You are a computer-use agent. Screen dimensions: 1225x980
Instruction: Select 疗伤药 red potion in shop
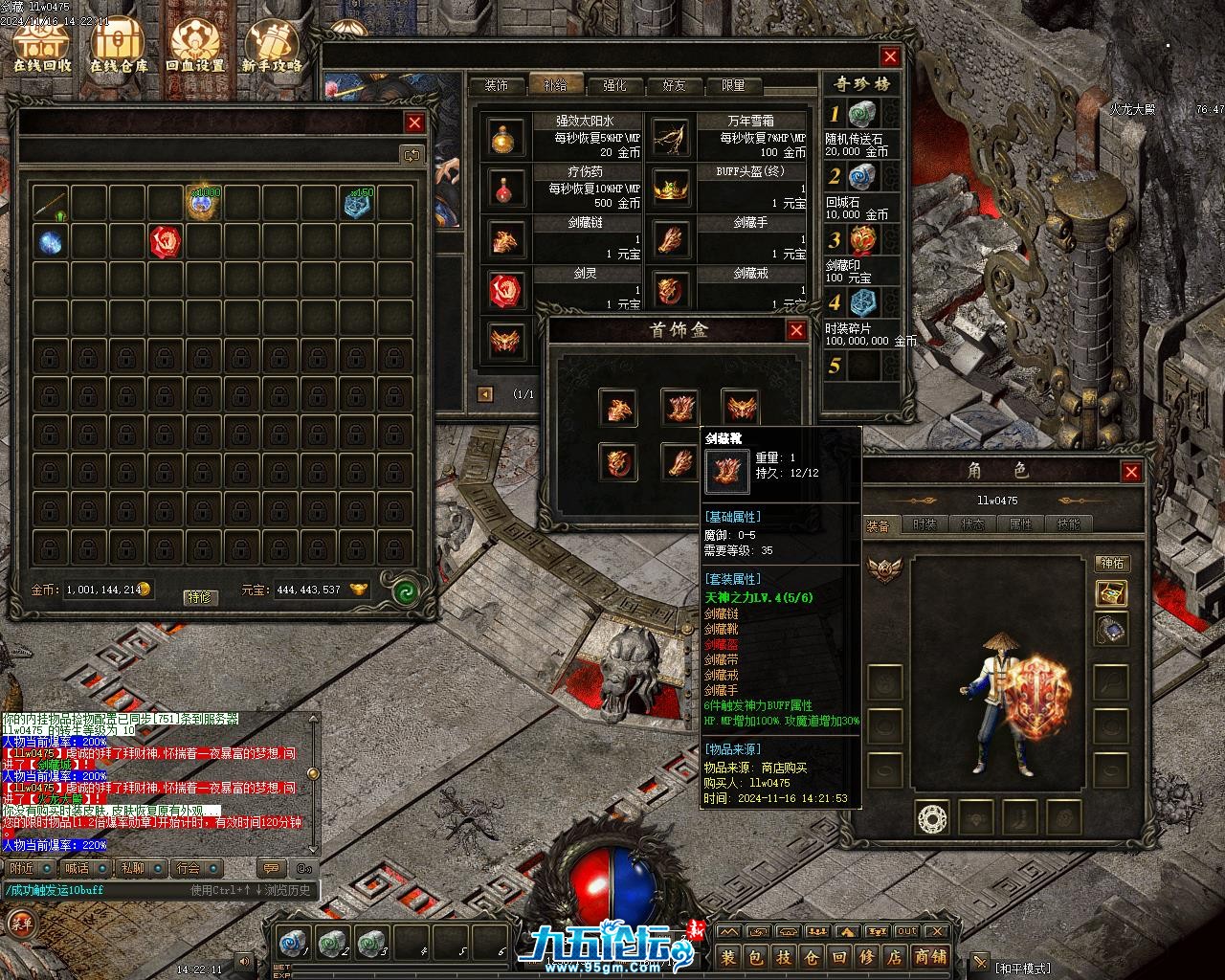[x=506, y=188]
